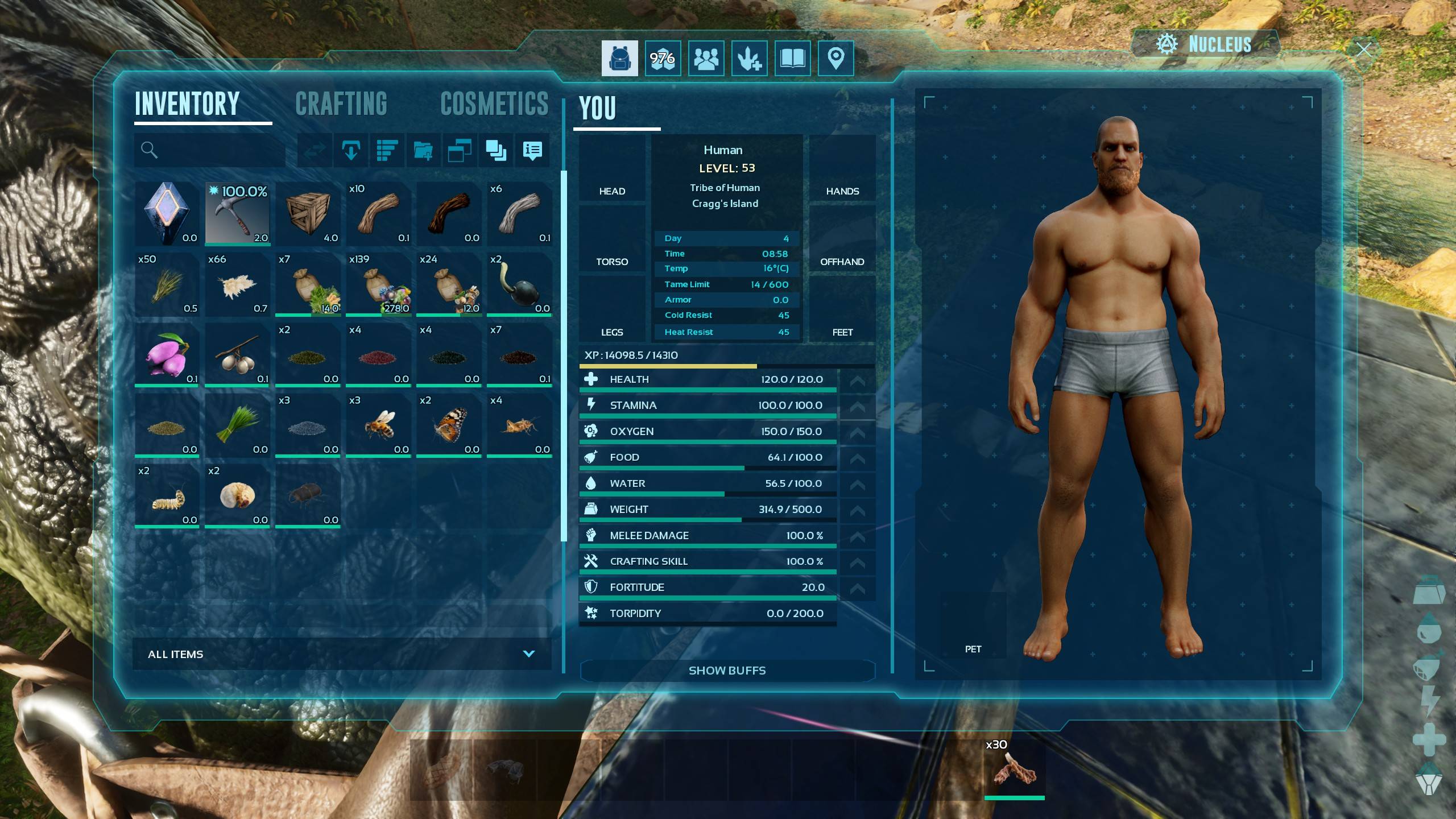Increase the Weight stat

(857, 510)
